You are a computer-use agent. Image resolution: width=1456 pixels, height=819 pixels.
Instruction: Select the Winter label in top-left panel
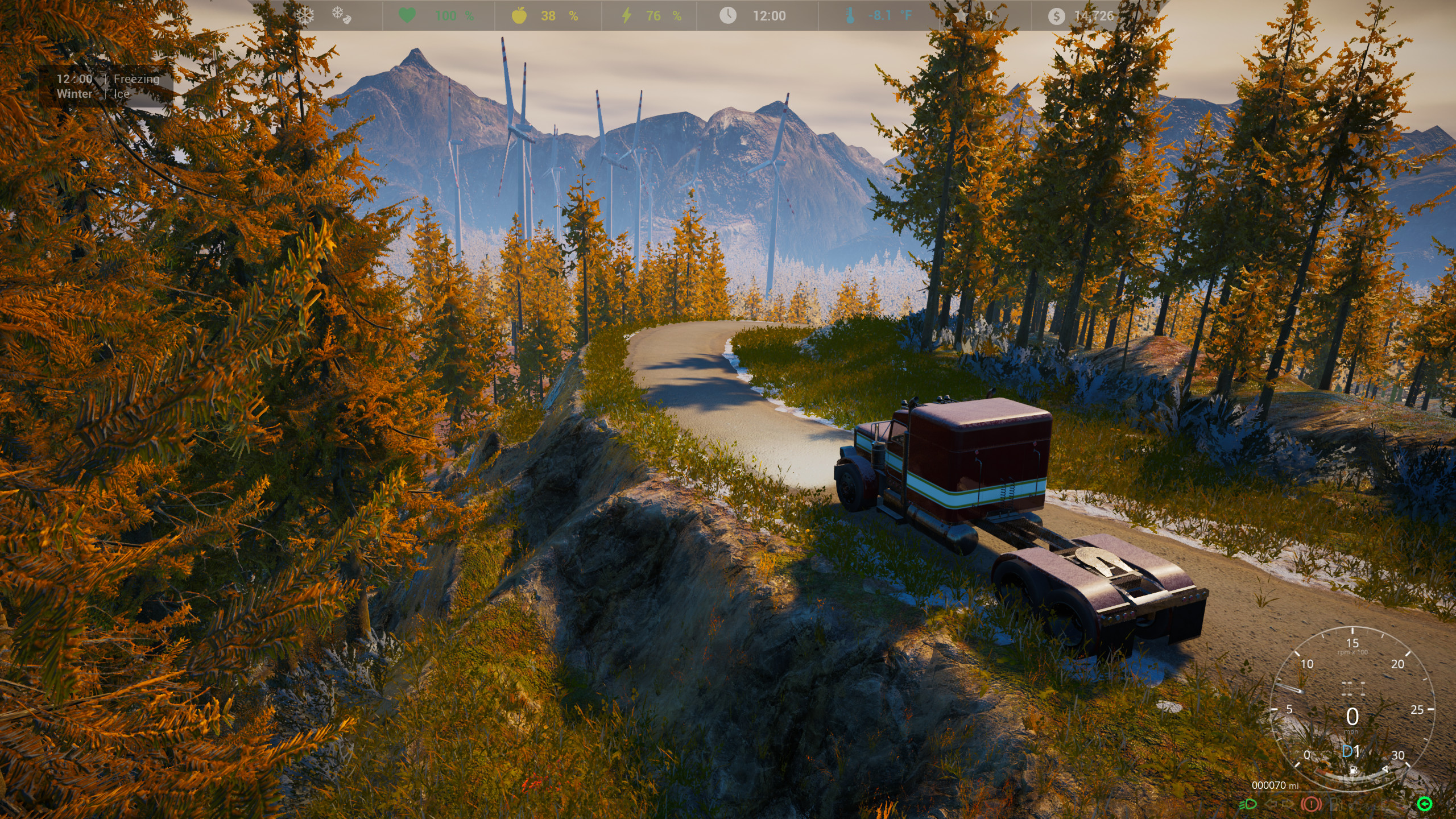tap(74, 94)
